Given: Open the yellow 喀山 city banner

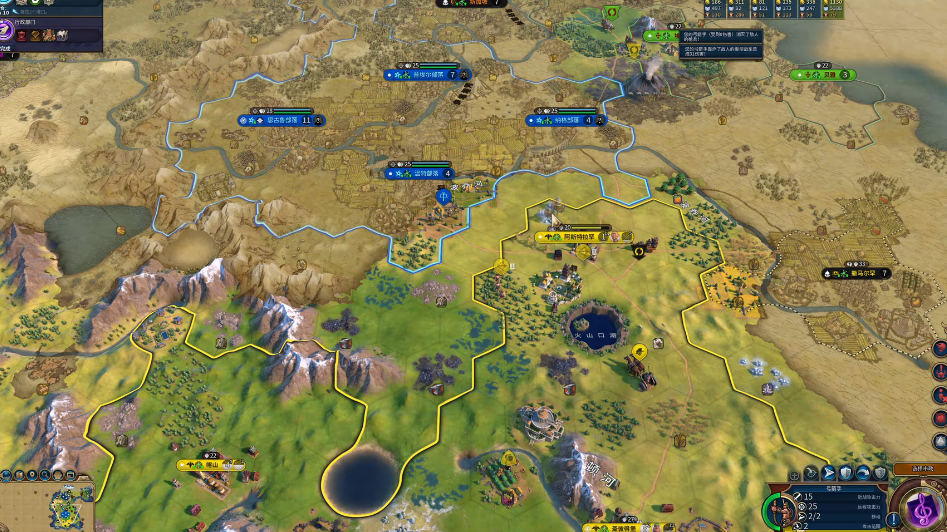Looking at the screenshot, I should (x=211, y=465).
